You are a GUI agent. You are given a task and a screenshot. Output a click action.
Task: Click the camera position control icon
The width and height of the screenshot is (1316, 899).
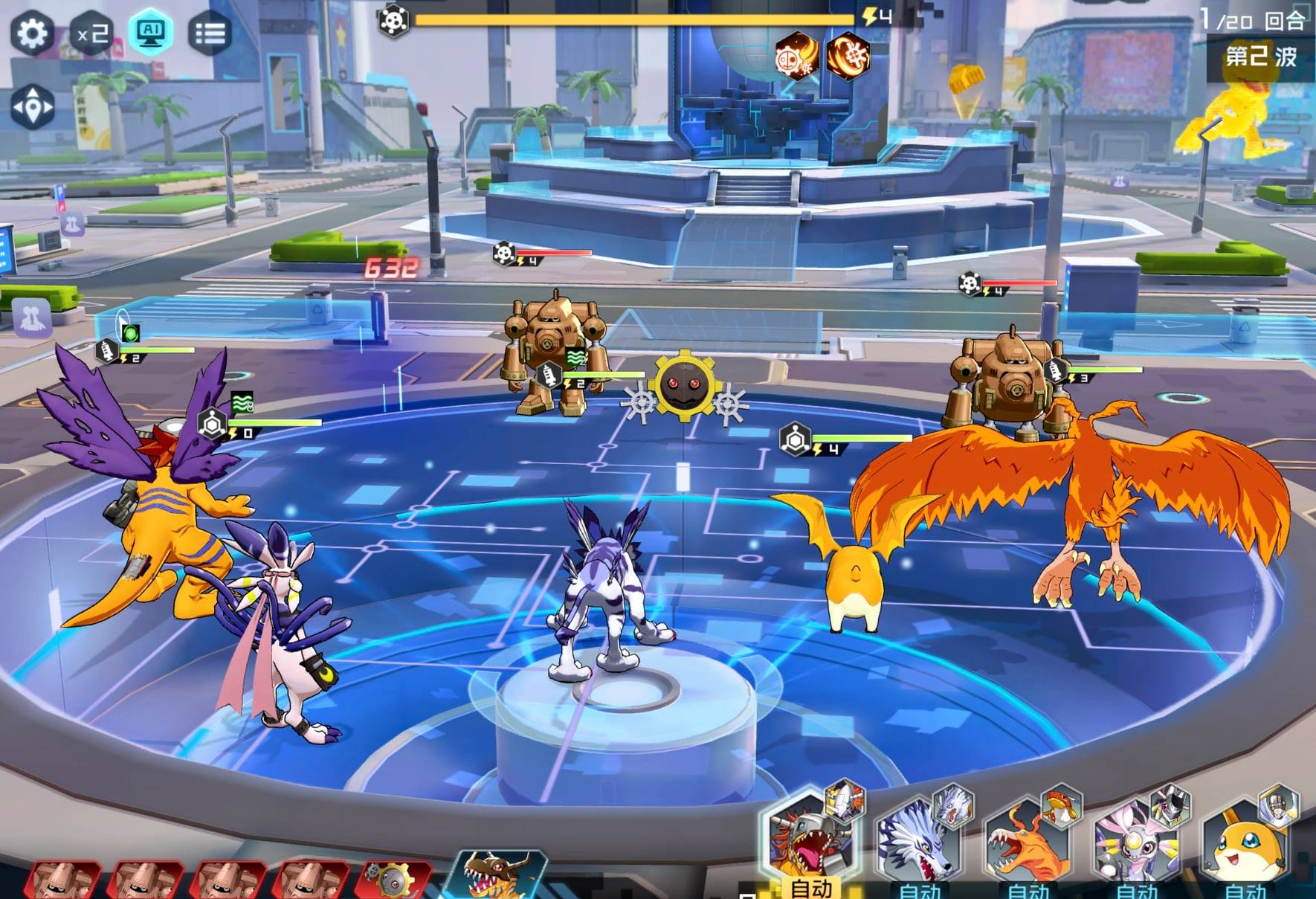click(33, 108)
